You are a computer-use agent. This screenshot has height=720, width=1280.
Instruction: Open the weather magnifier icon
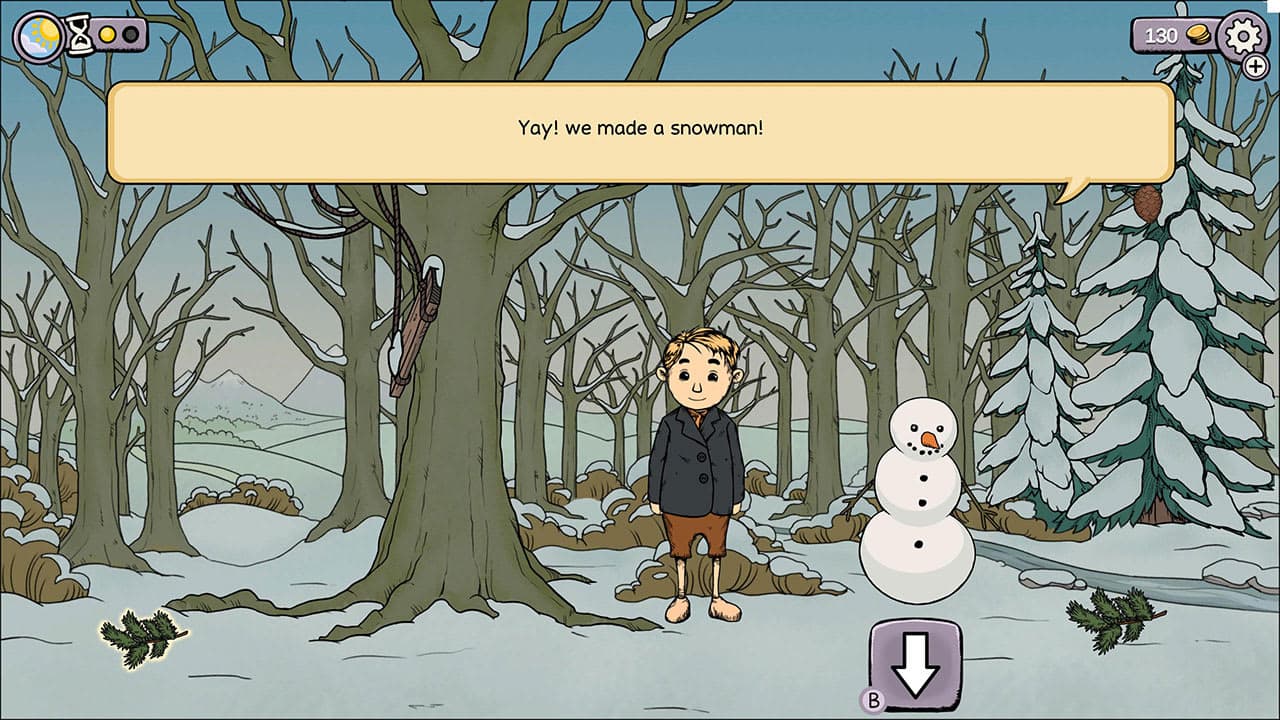click(37, 37)
